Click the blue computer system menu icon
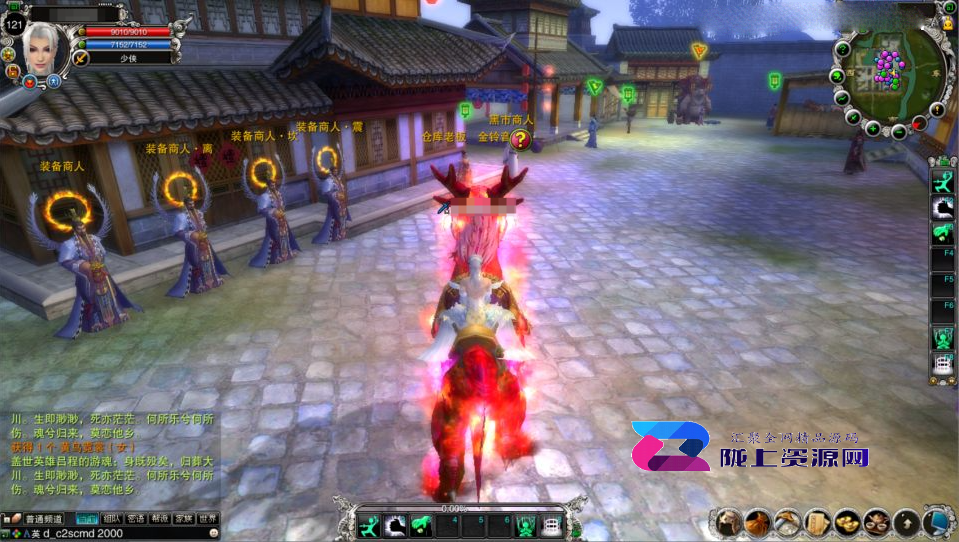 pos(937,521)
